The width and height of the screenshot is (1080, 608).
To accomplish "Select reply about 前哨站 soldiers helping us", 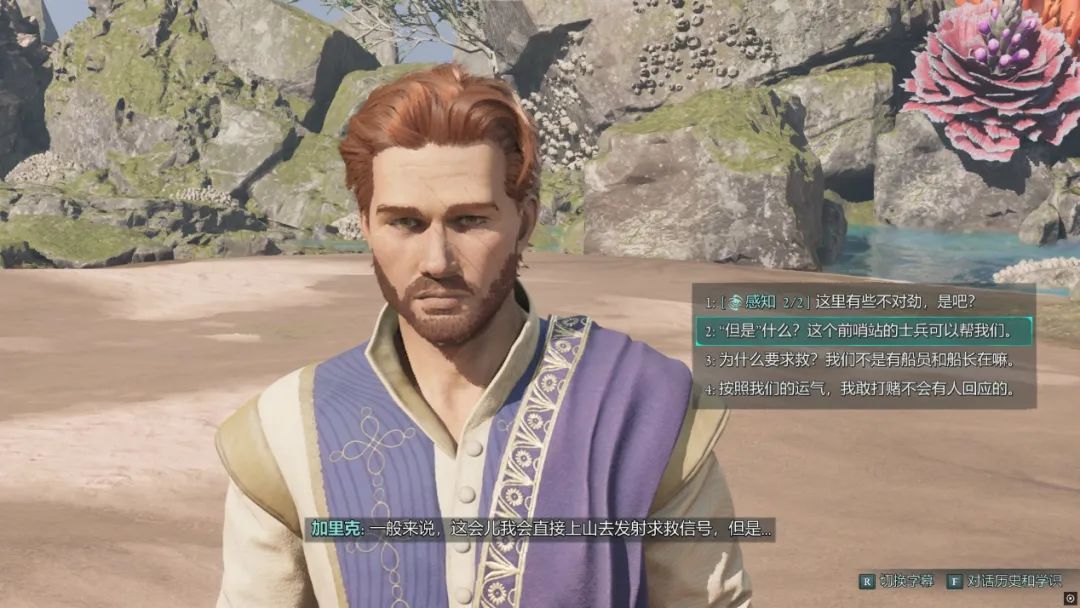I will (860, 329).
